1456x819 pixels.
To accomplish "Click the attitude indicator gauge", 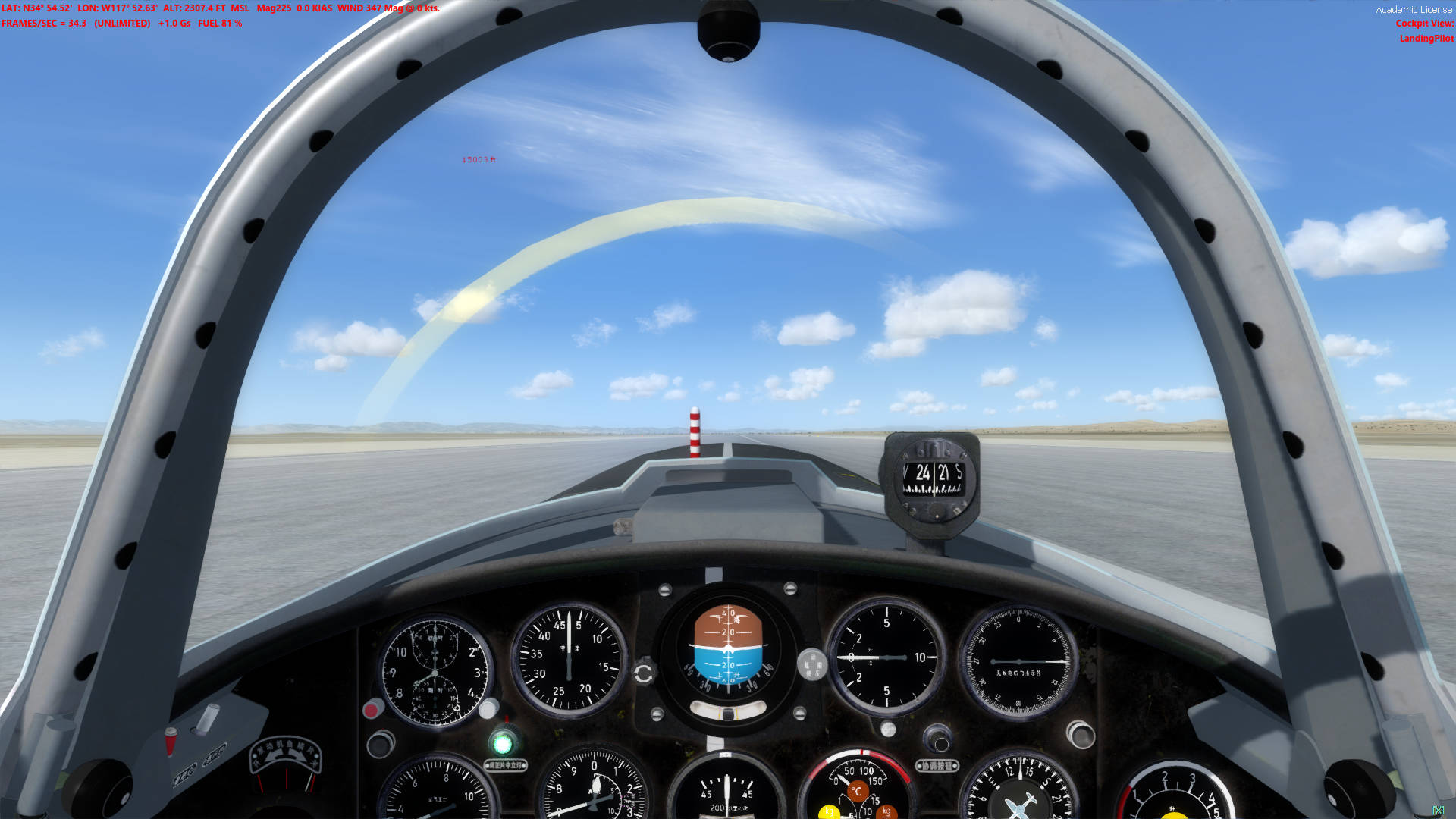I will [728, 648].
